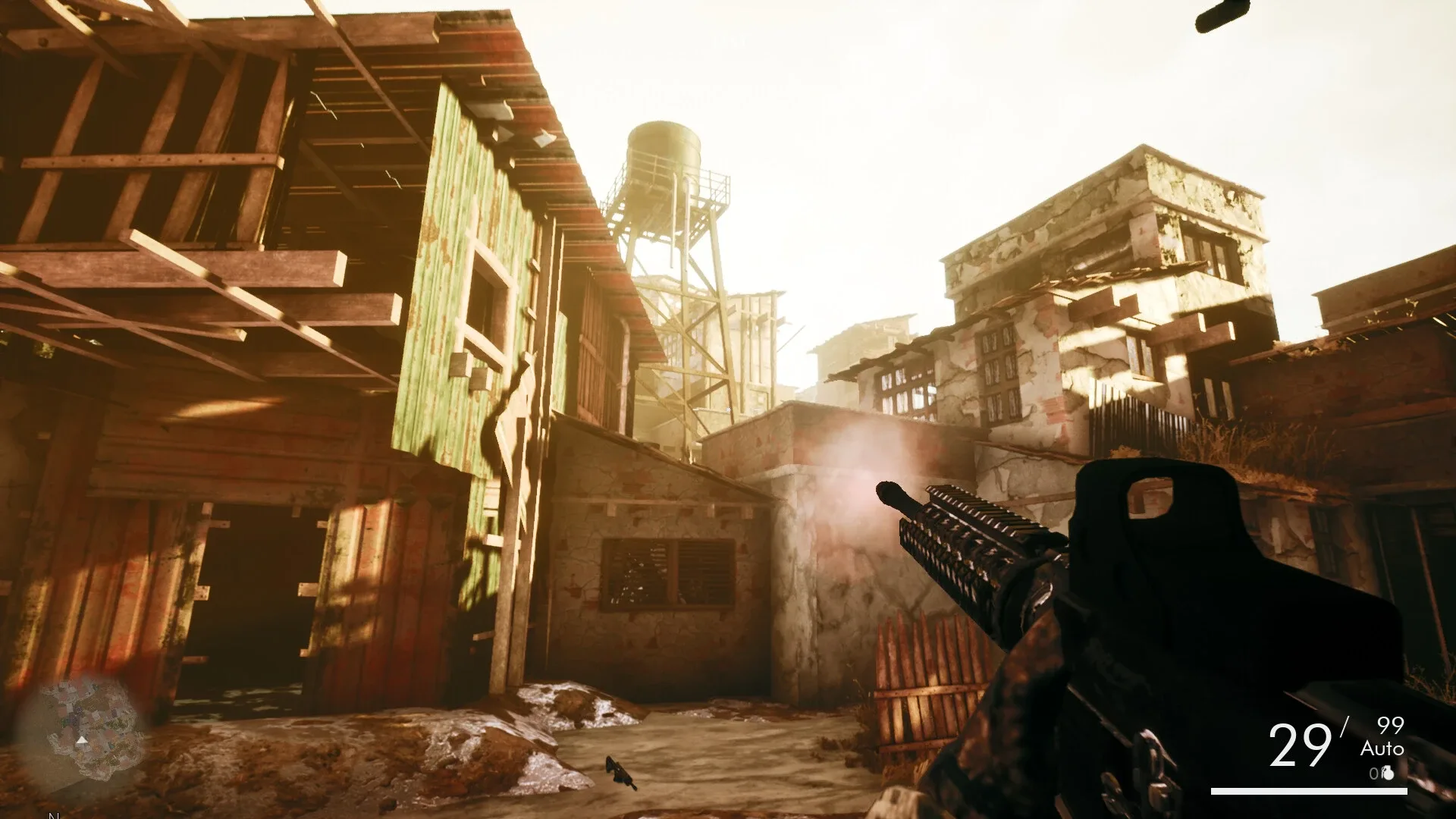Click the grenade icon beside the ammo counter

[1389, 774]
